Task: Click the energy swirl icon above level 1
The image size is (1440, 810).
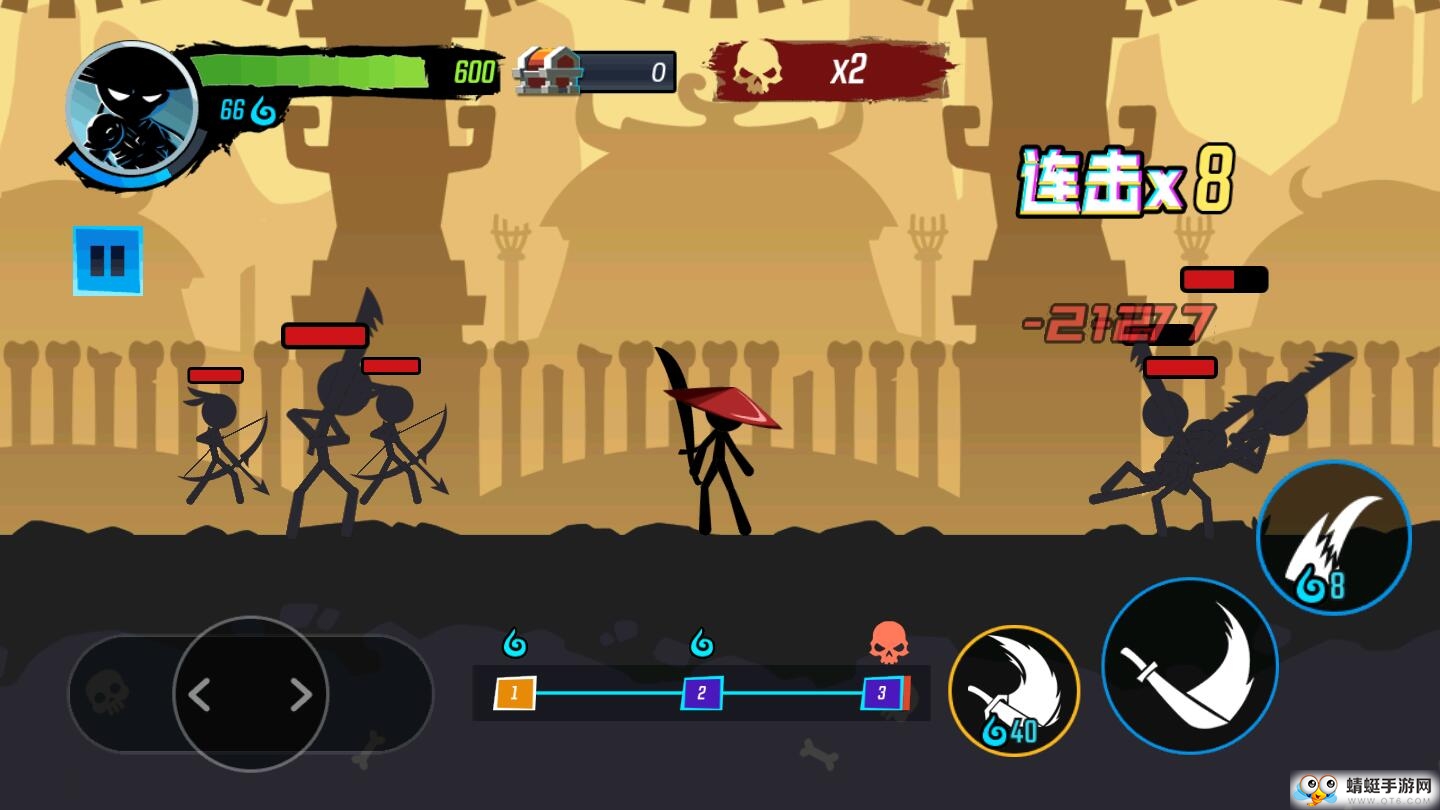Action: pos(516,643)
